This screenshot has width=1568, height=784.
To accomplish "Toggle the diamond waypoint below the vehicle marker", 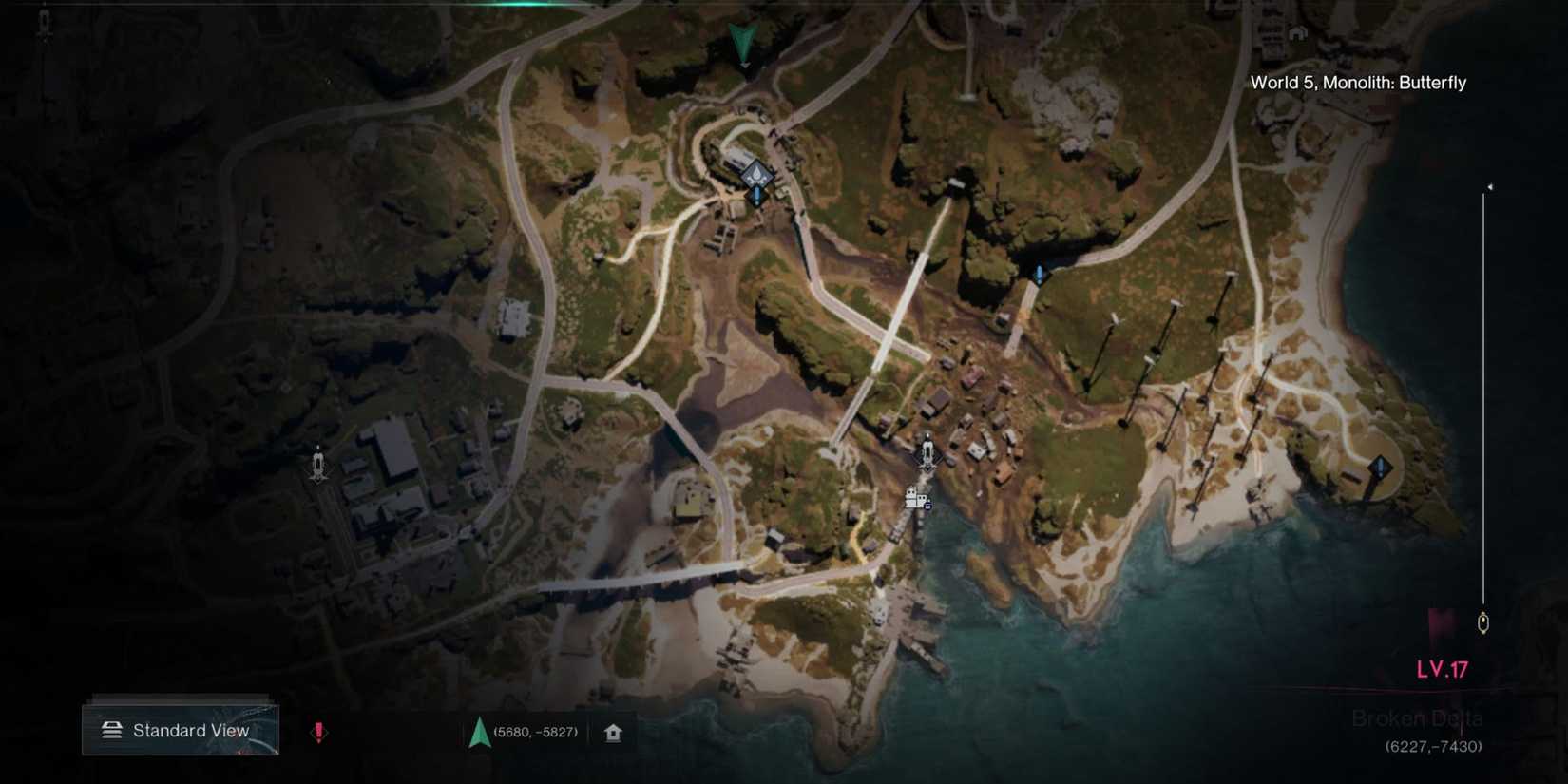I will coord(928,466).
